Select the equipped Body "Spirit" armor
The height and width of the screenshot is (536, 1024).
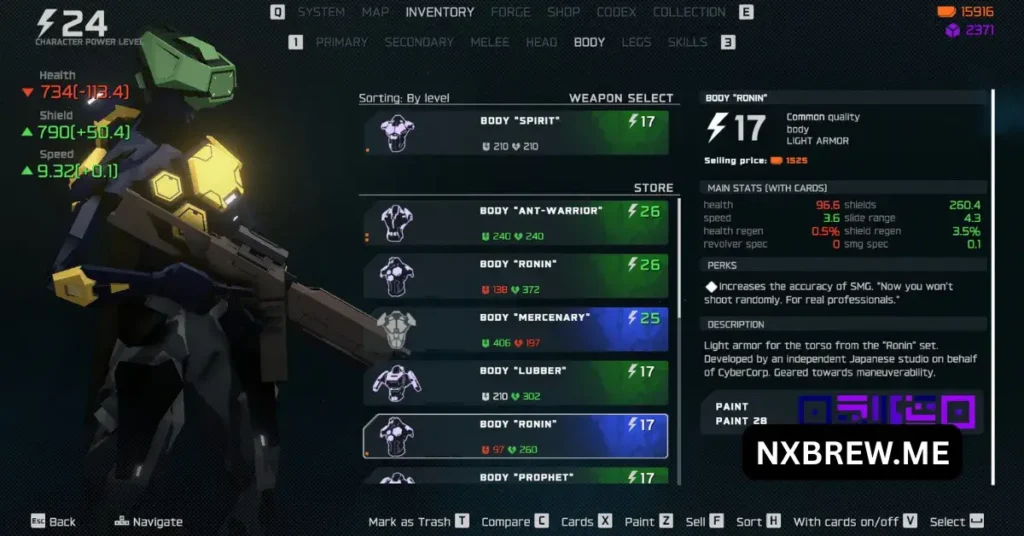[516, 133]
